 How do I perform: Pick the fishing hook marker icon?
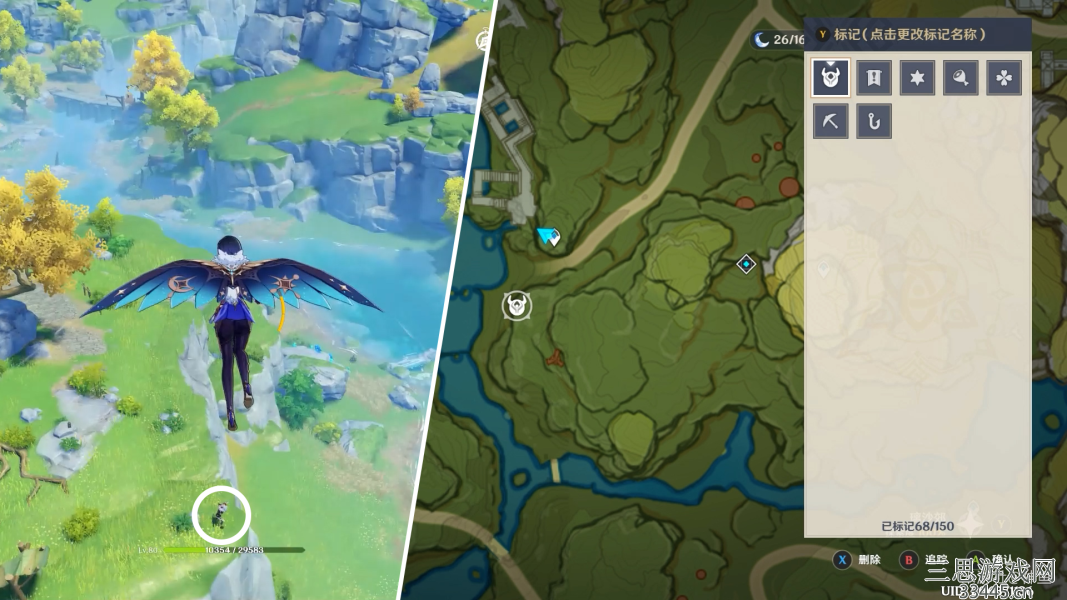pos(874,121)
